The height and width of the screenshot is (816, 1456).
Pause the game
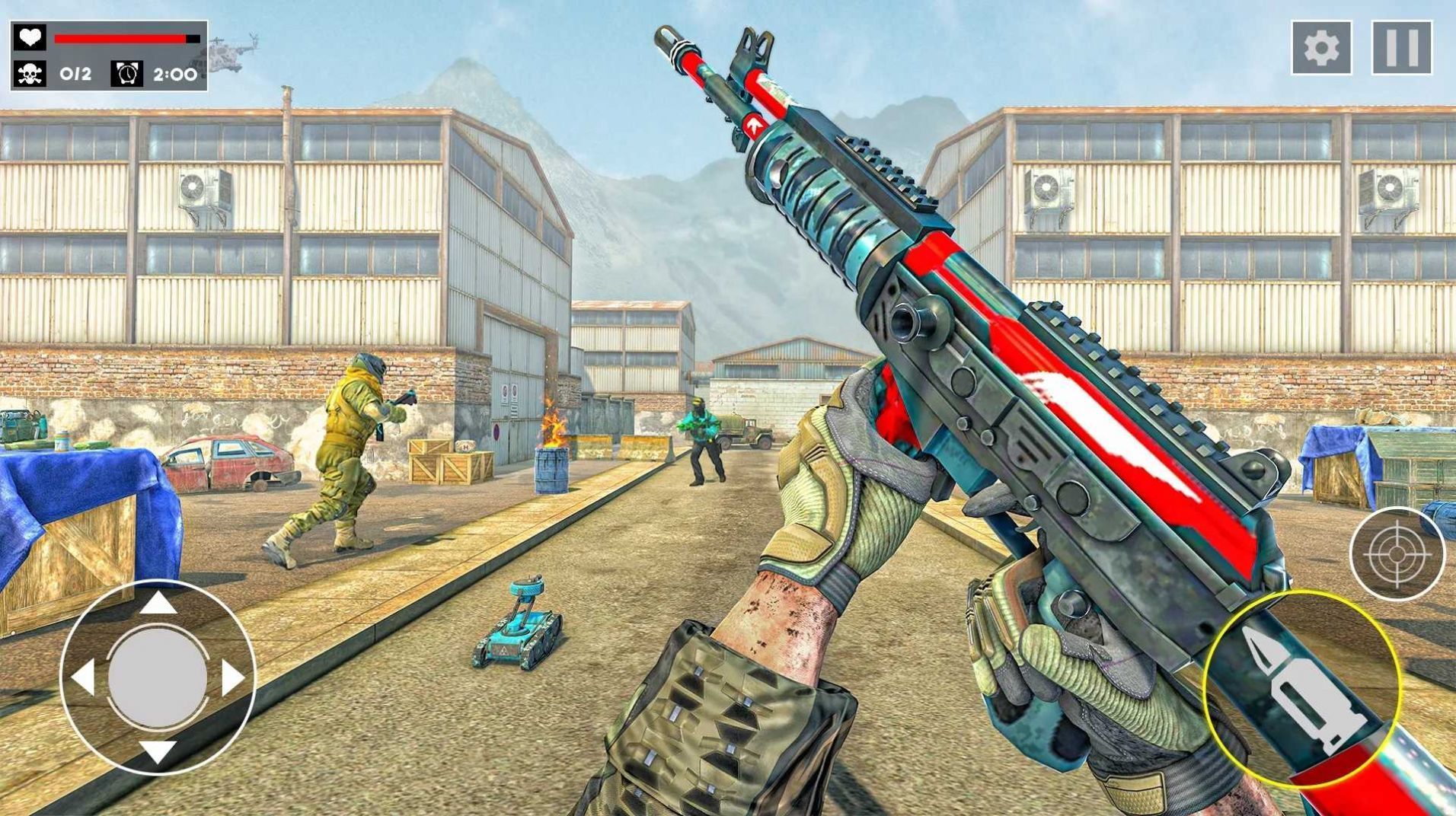click(1402, 48)
